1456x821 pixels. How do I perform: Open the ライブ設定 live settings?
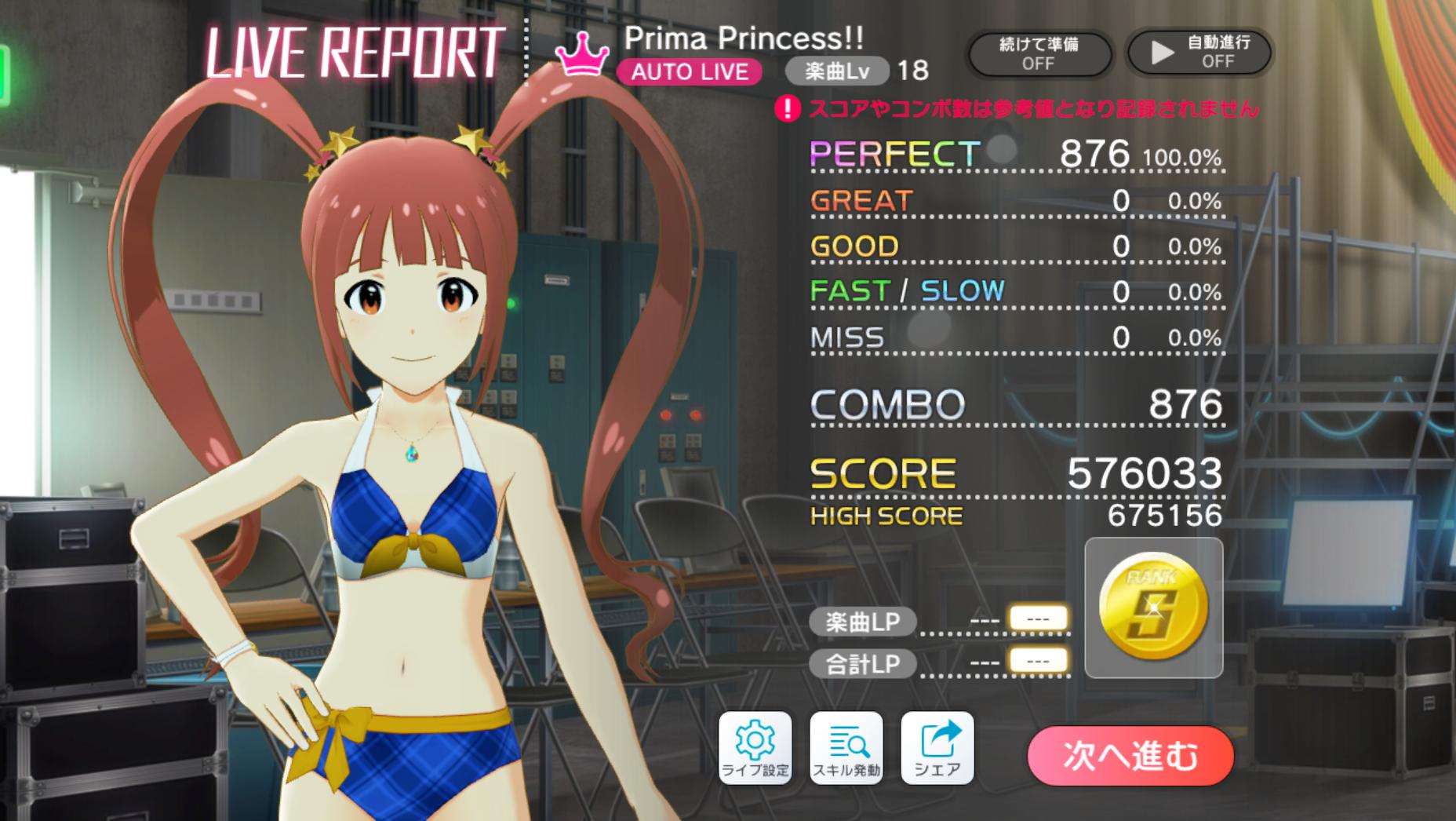755,747
